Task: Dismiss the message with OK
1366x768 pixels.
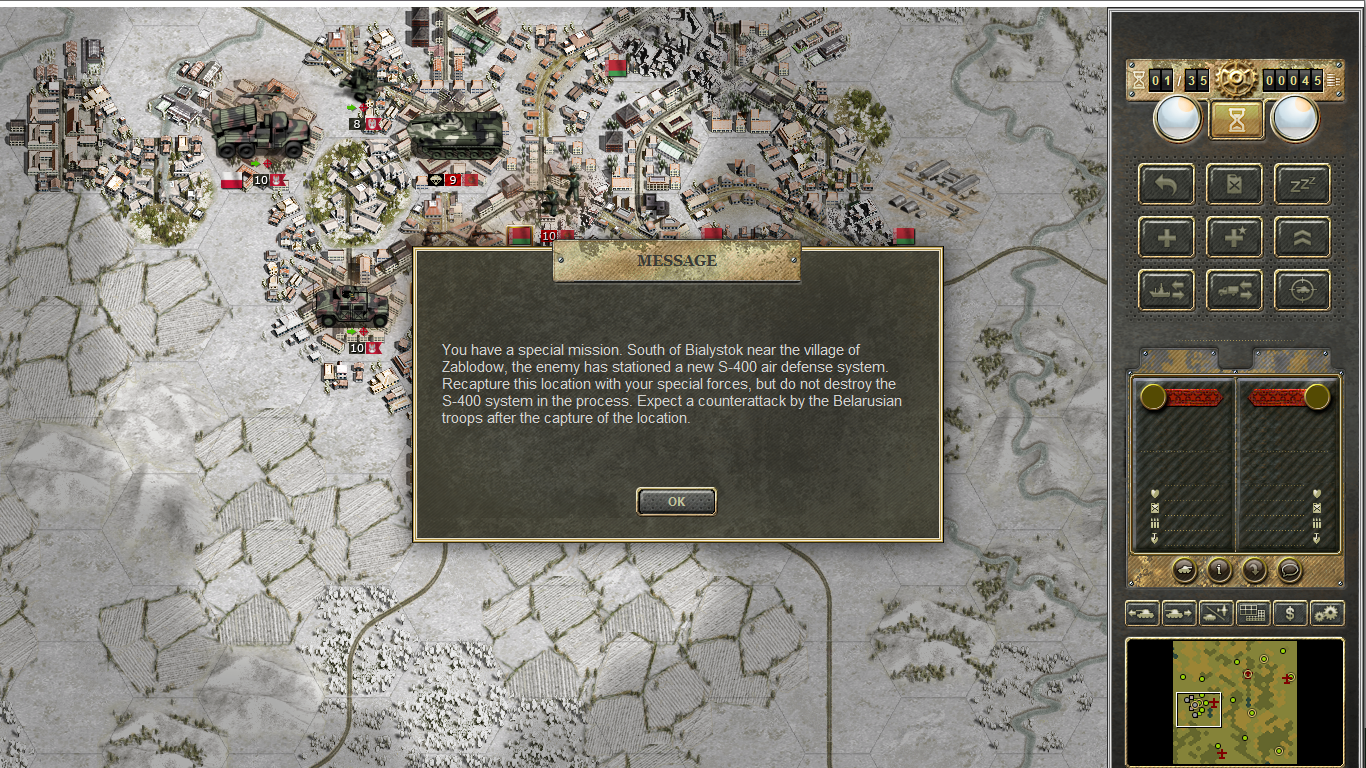Action: (676, 501)
